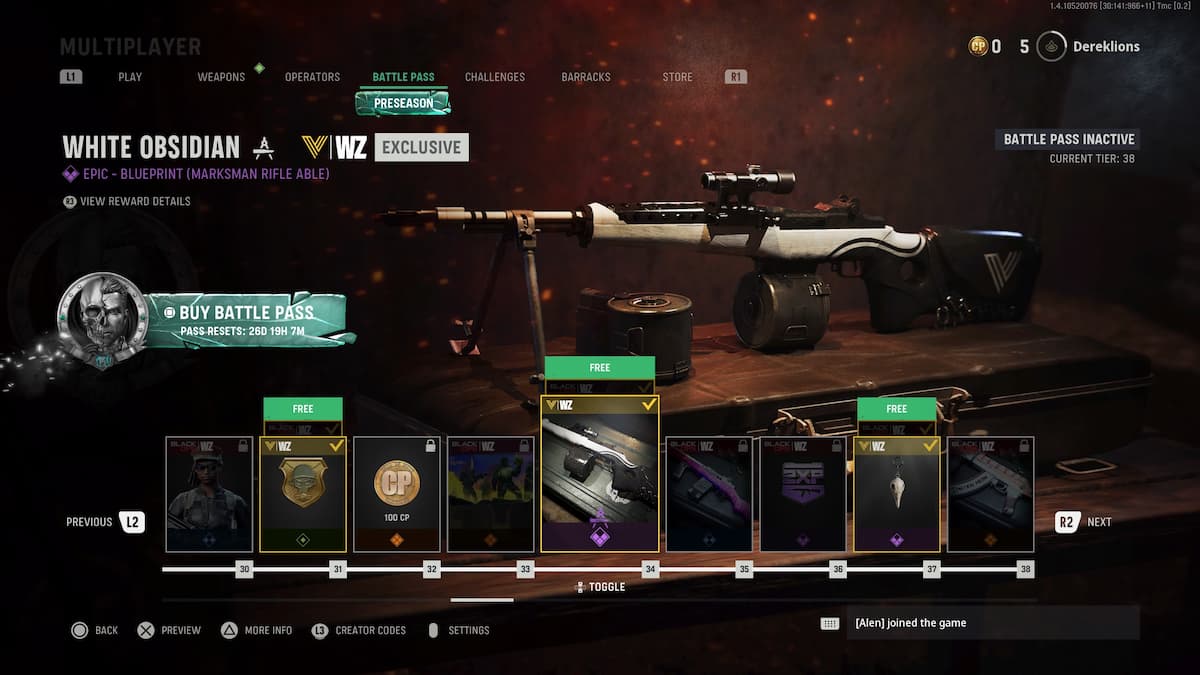
Task: Select the free gold emblem reward
Action: 303,494
